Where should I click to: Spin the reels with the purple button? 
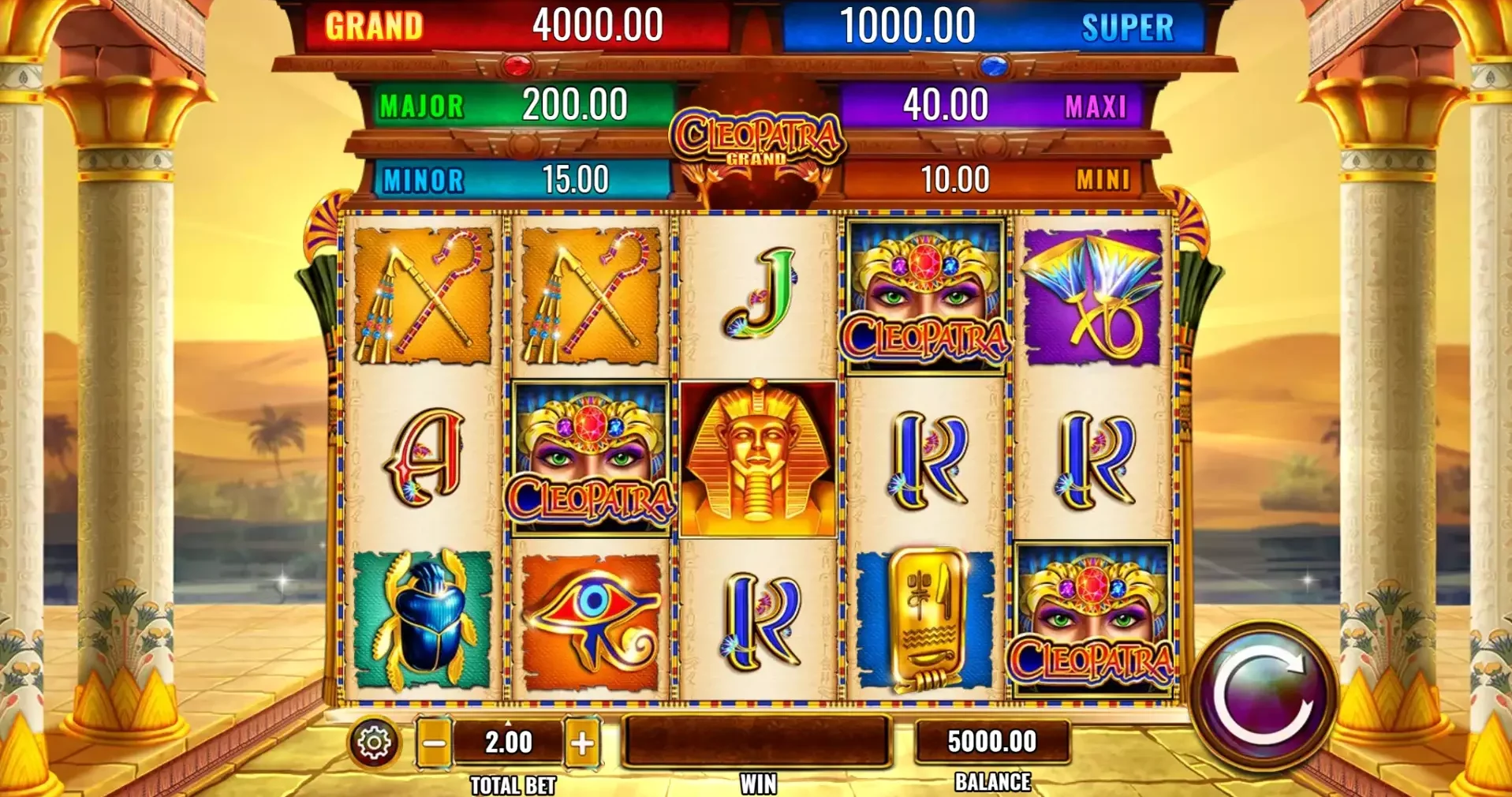[x=1263, y=697]
